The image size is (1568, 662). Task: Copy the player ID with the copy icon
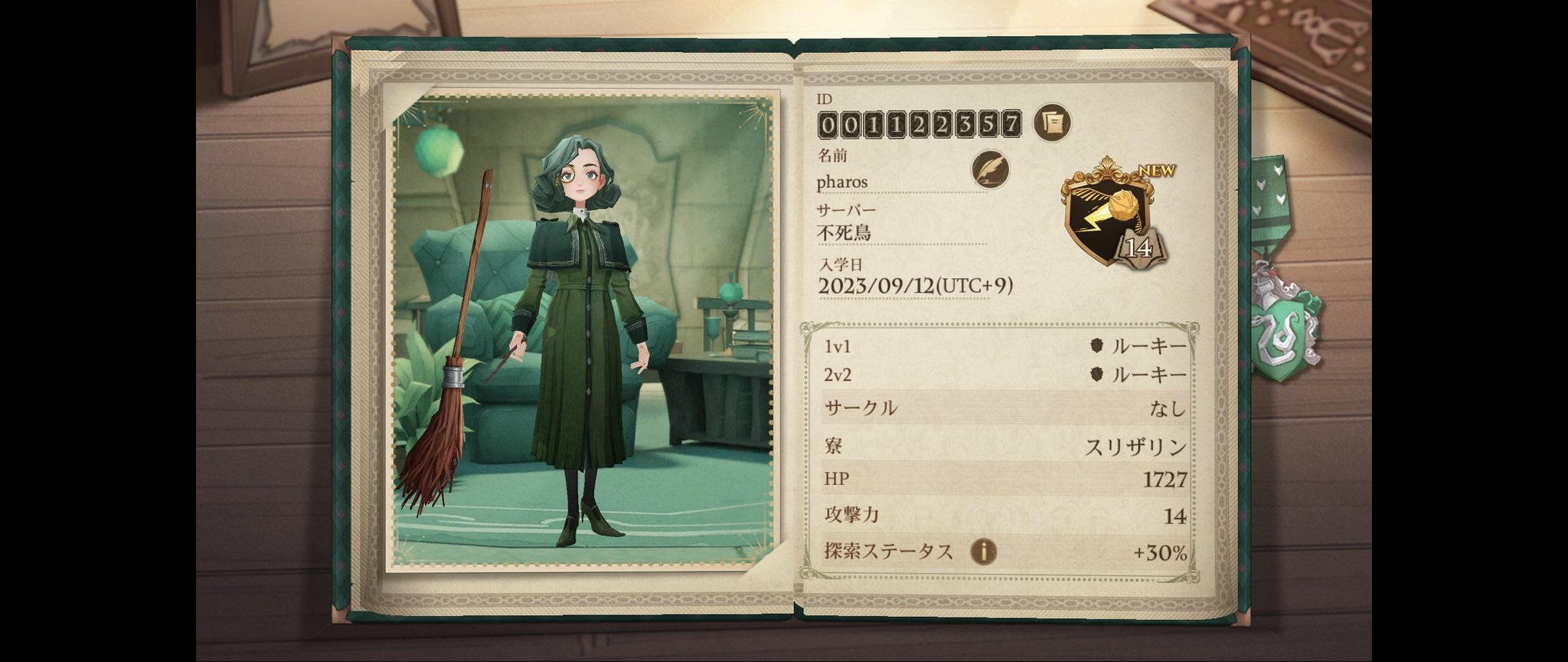tap(1053, 123)
